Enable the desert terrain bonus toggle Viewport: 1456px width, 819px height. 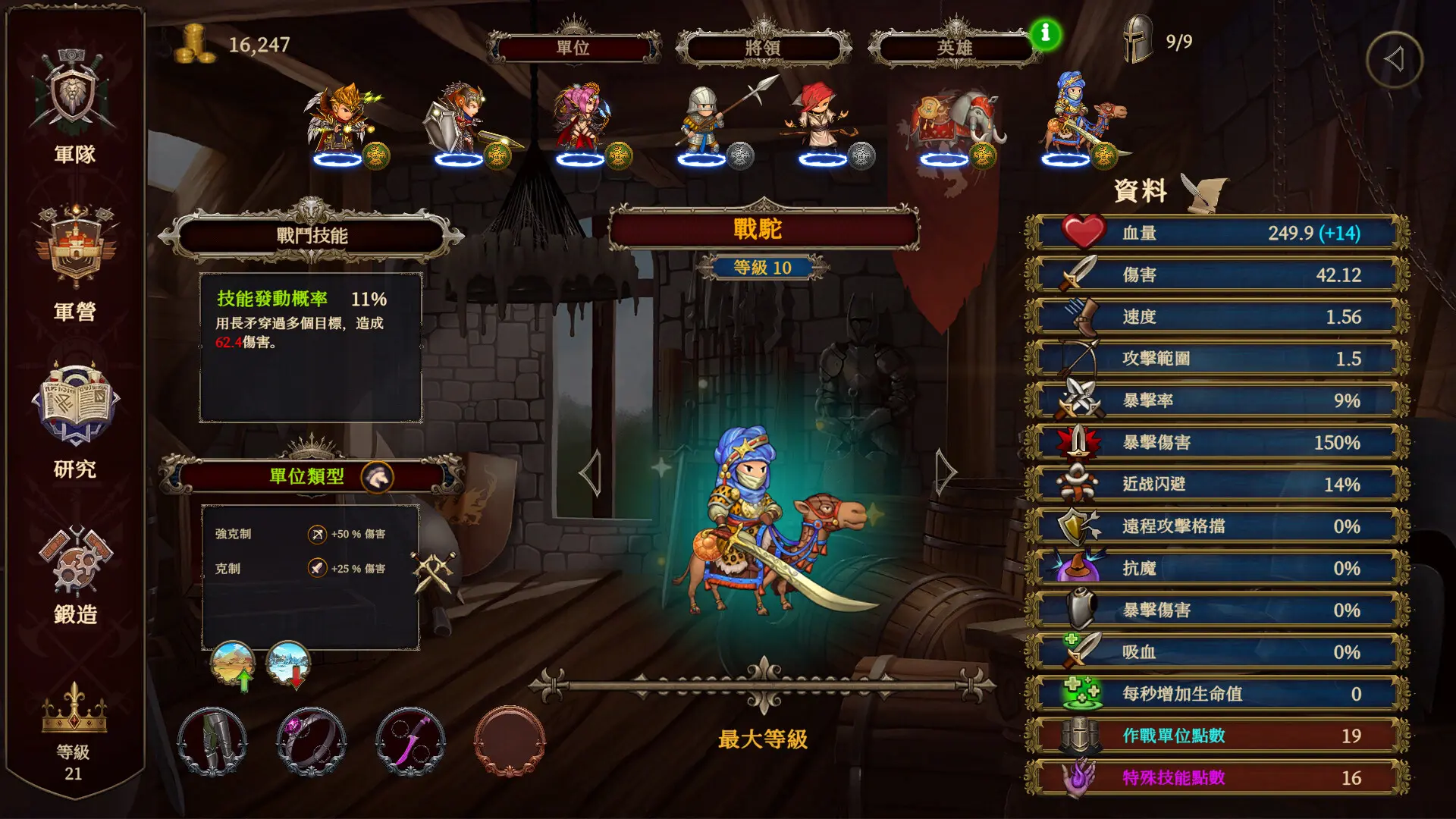click(x=233, y=664)
